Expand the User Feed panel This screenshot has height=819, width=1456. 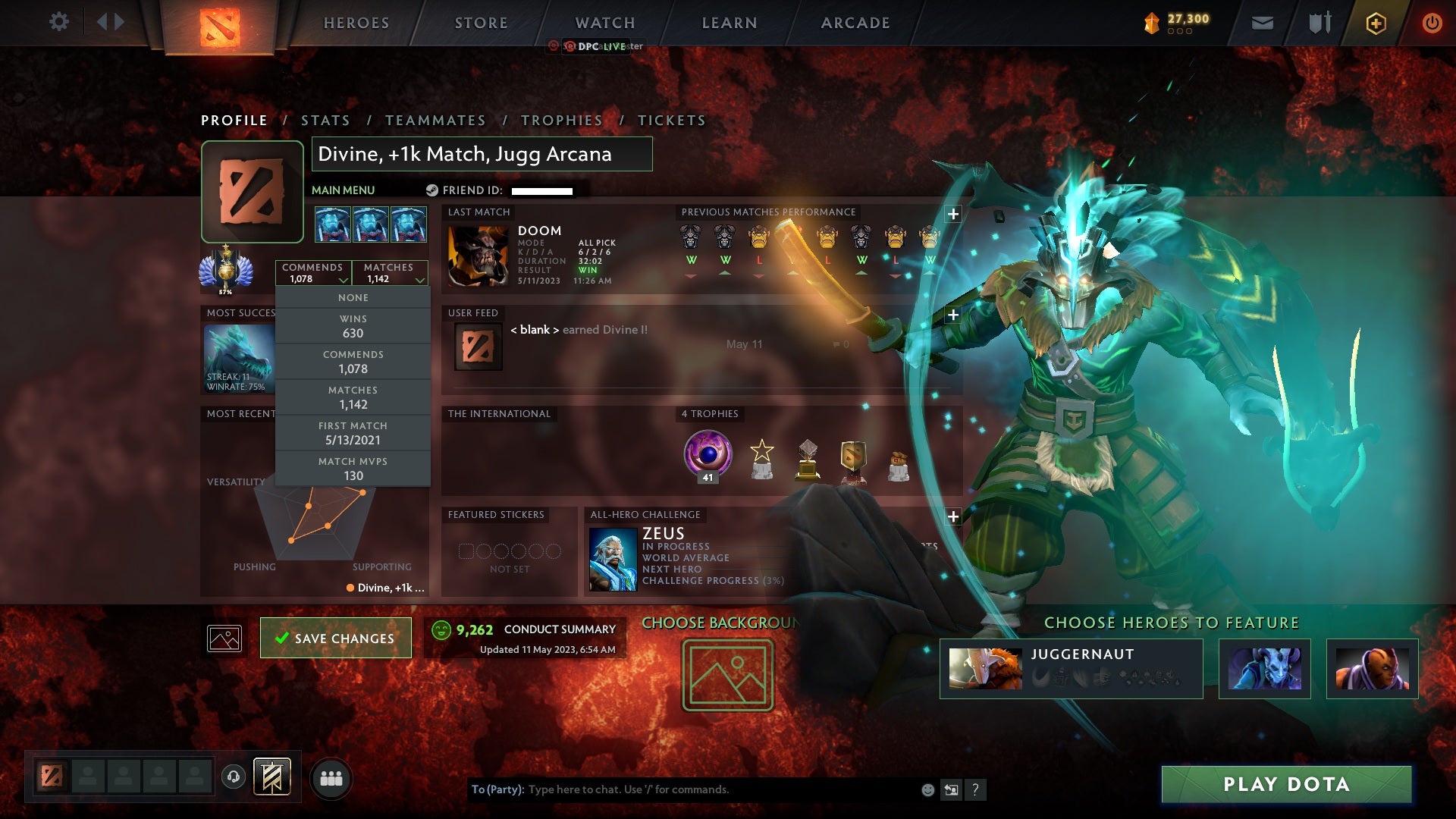tap(952, 313)
